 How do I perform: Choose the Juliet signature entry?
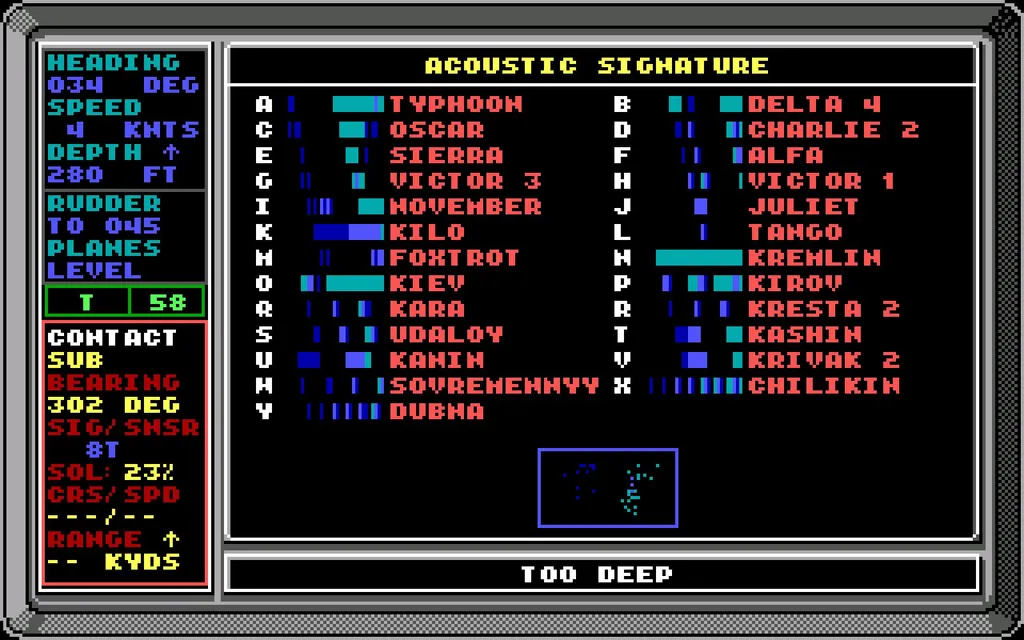tap(803, 207)
